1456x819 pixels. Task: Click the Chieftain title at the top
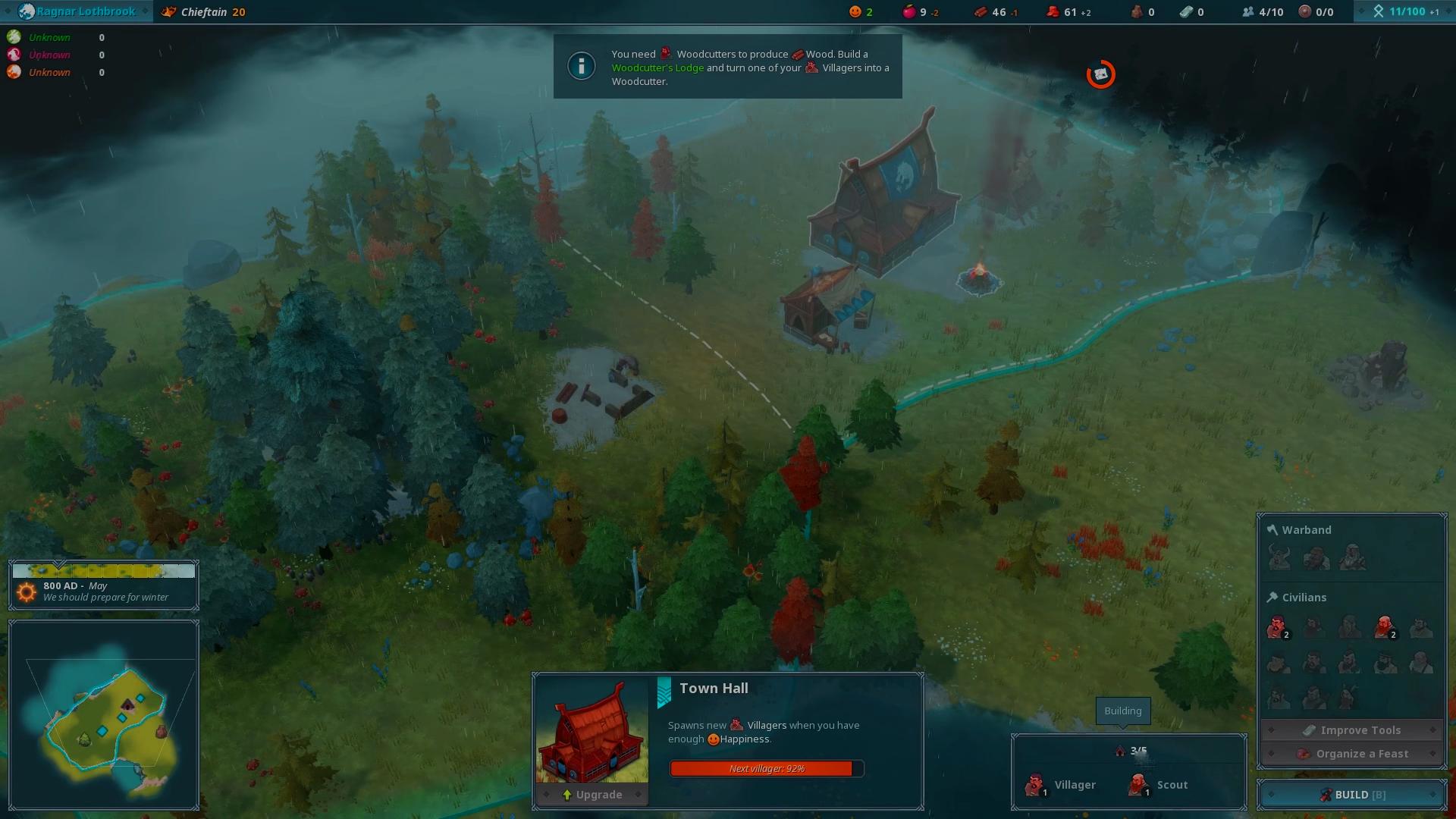tap(203, 11)
